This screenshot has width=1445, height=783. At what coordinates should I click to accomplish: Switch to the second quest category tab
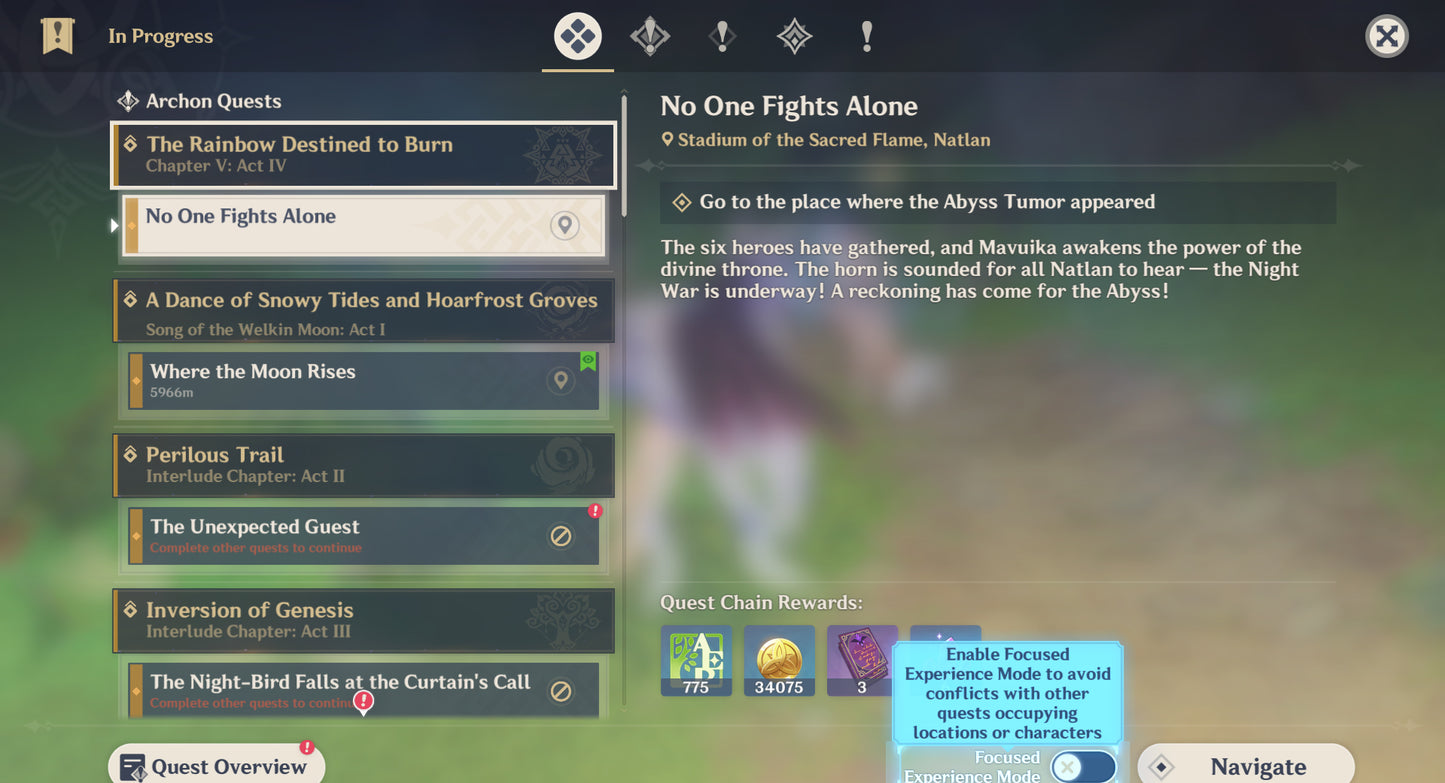[x=650, y=37]
